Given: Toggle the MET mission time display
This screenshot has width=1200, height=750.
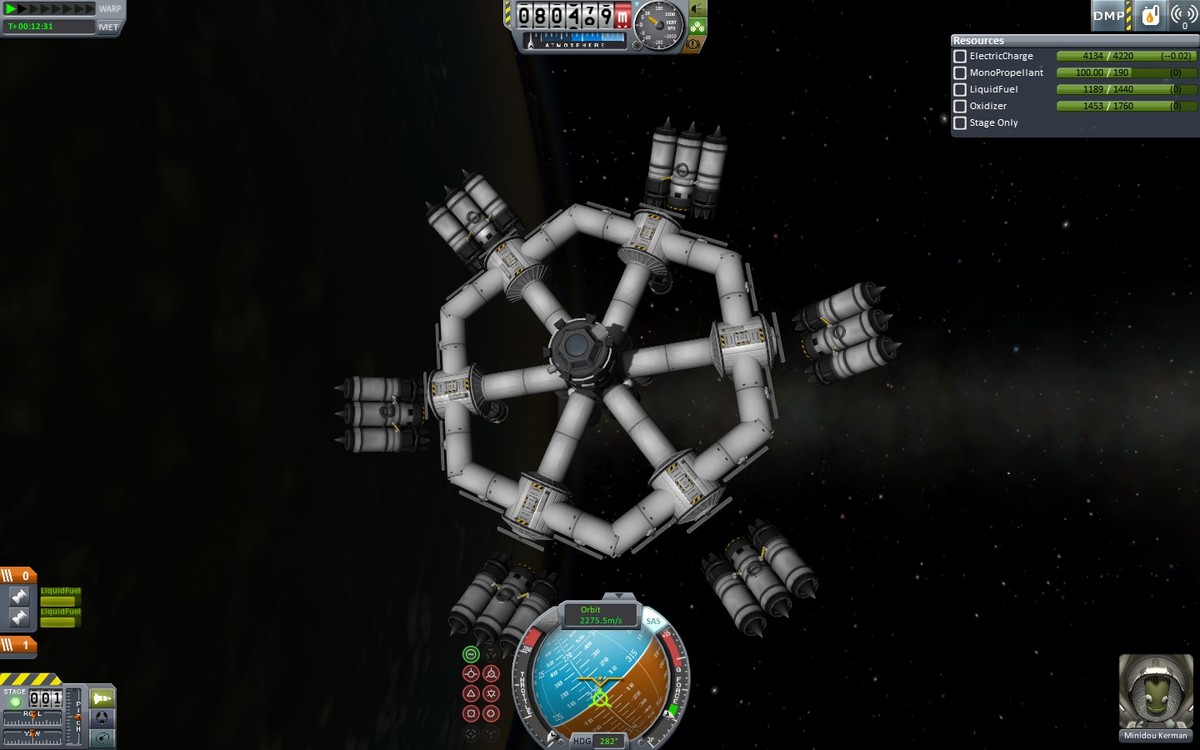Looking at the screenshot, I should click(109, 27).
